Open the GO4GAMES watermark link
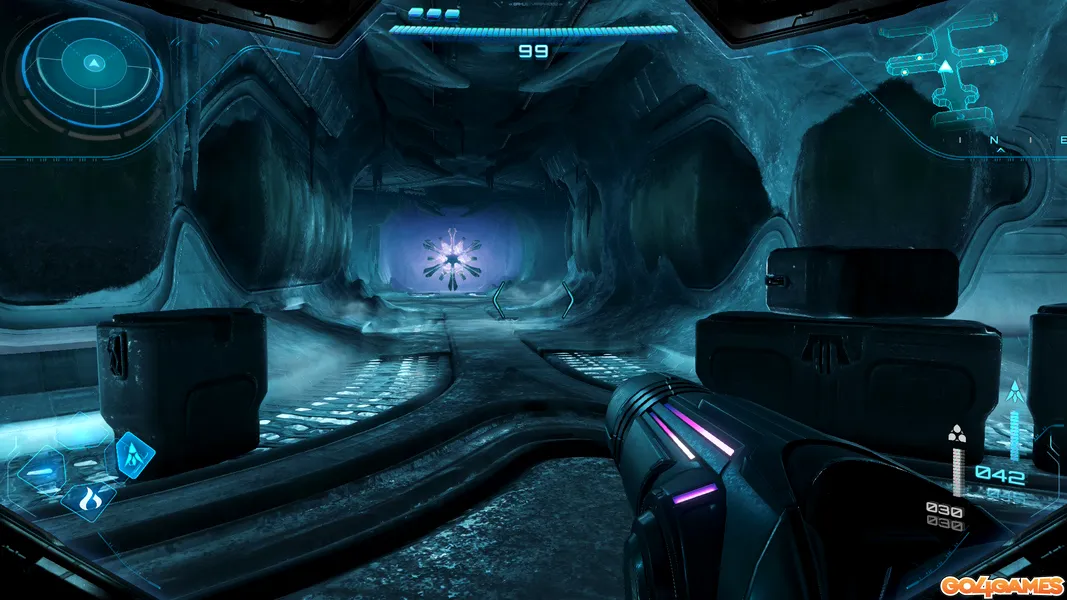 click(x=1000, y=585)
